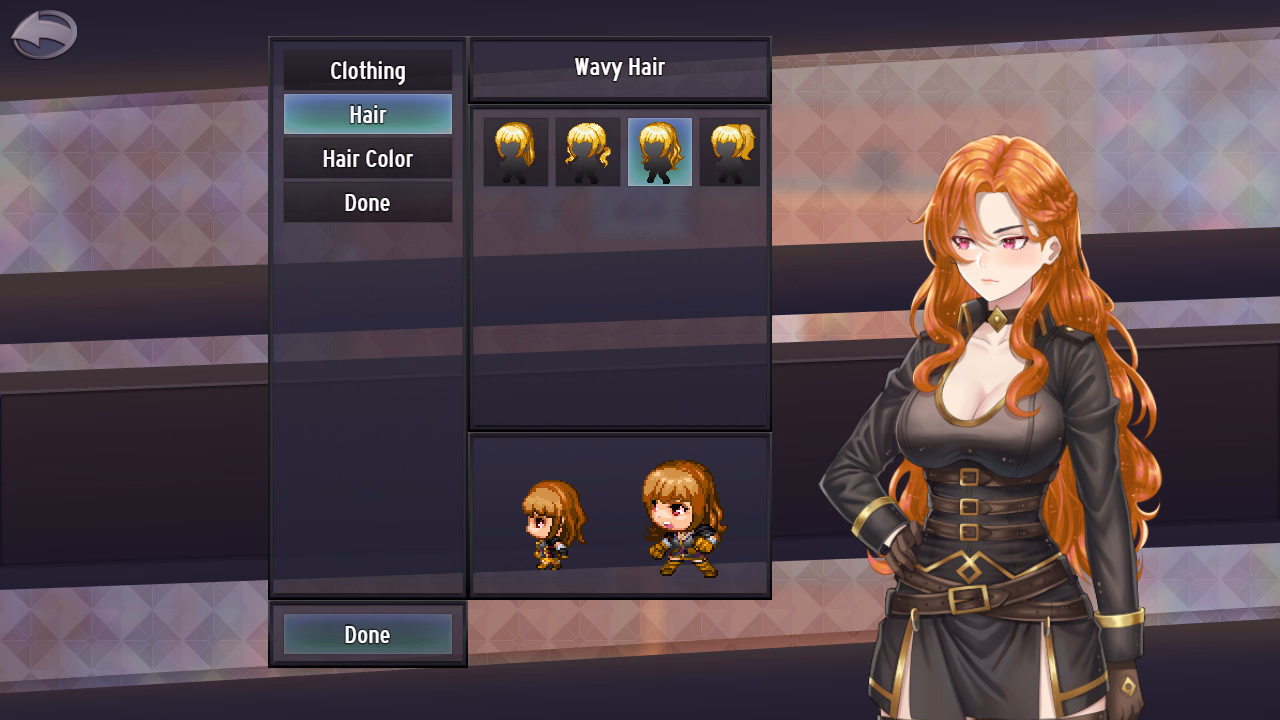The width and height of the screenshot is (1280, 720).
Task: Choose the curly twin-tails hair style
Action: pos(588,152)
